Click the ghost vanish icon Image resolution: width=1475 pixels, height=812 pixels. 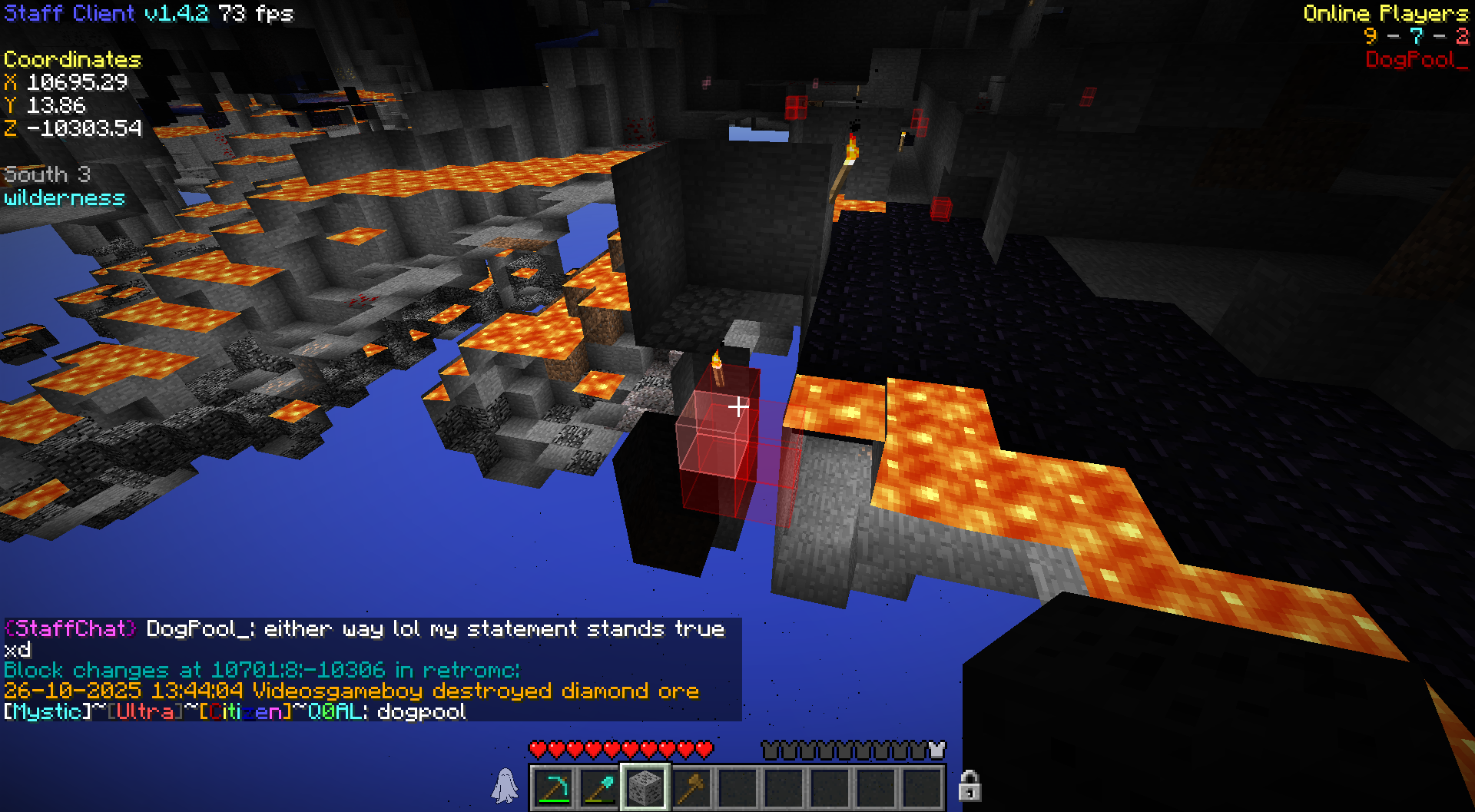505,786
